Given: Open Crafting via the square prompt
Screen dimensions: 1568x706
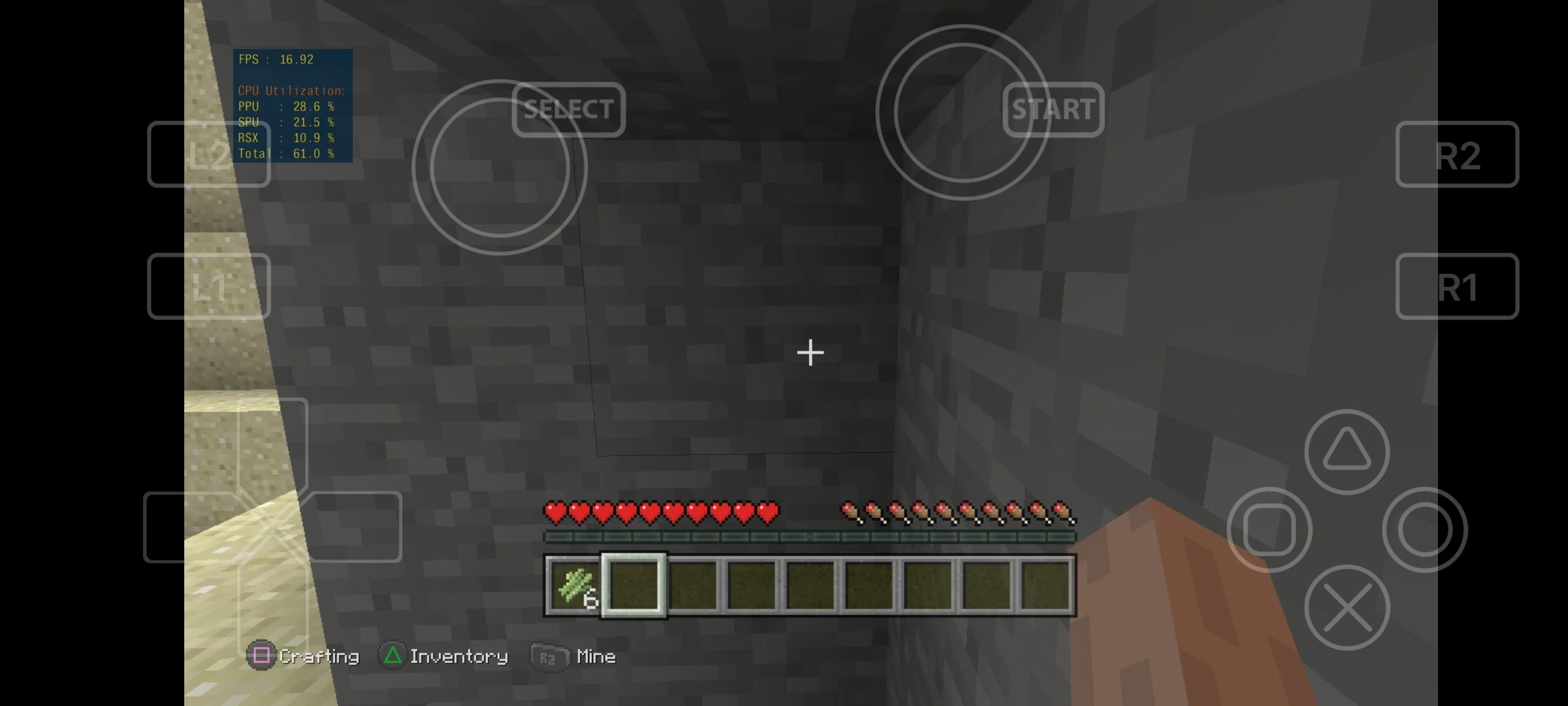Looking at the screenshot, I should (304, 656).
